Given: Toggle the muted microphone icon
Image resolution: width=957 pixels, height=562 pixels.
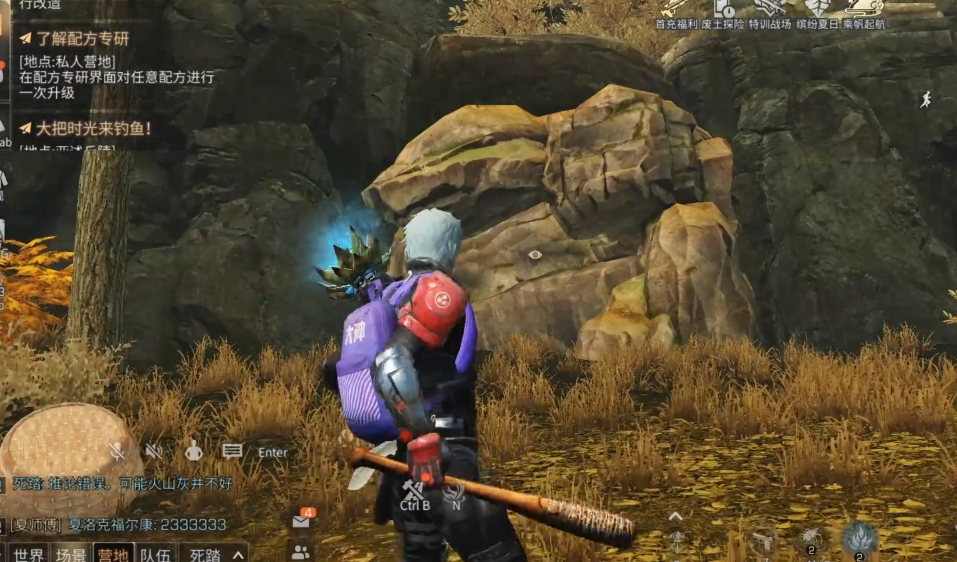Looking at the screenshot, I should coord(118,452).
